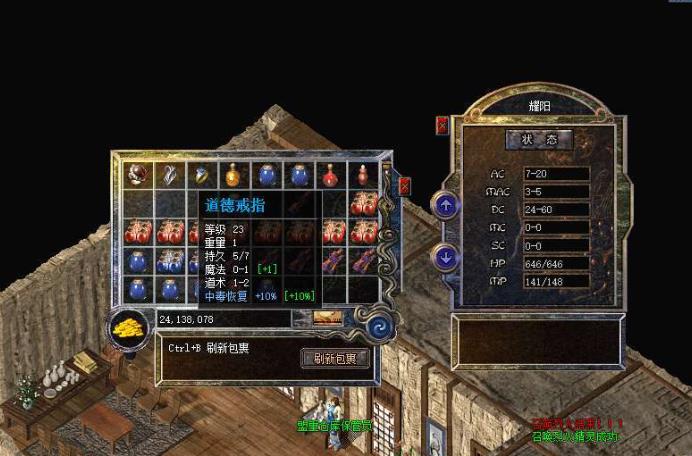Close the inventory bag window
This screenshot has height=456, width=692.
tap(404, 186)
